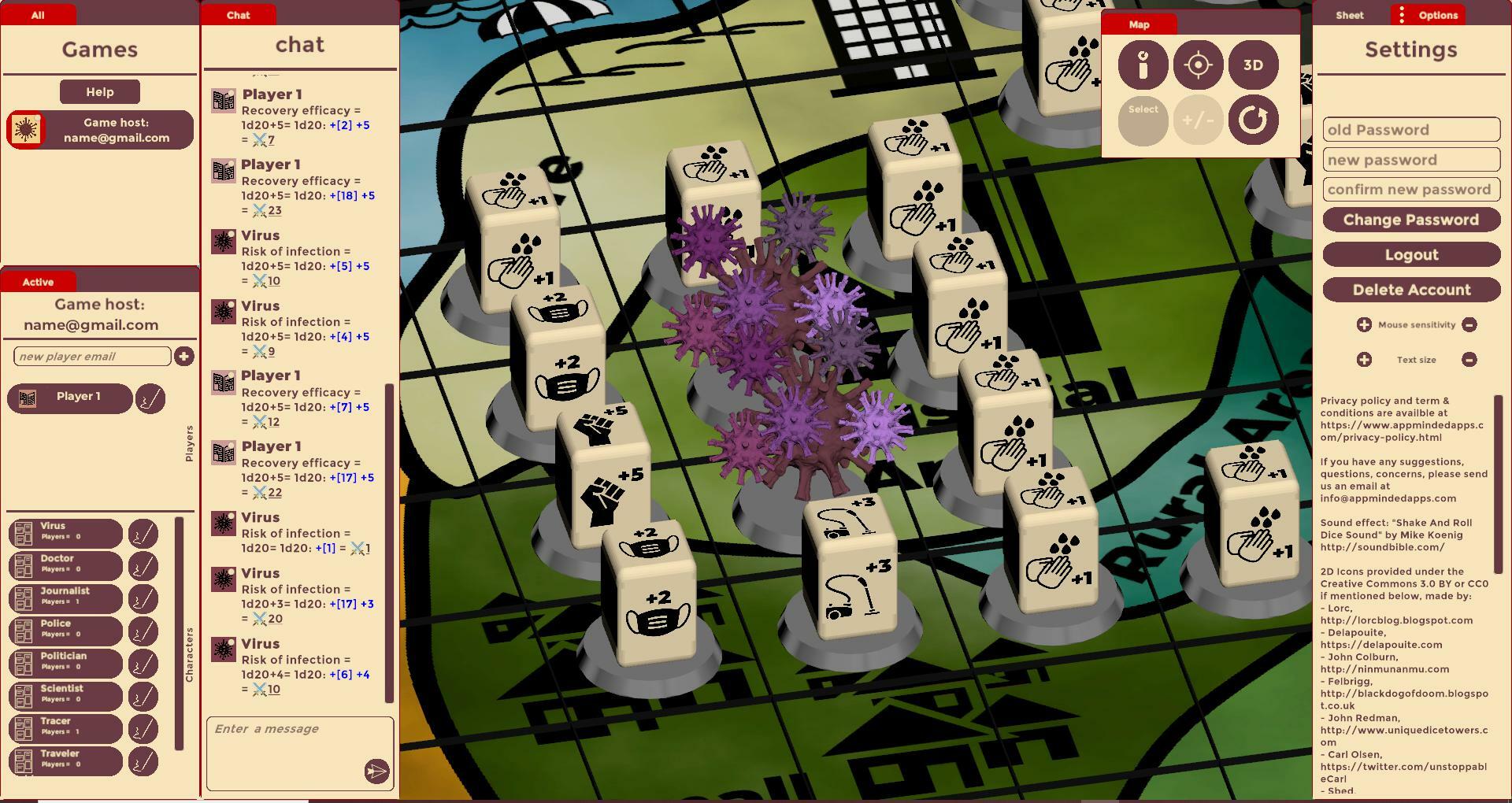1512x803 pixels.
Task: Switch to the Sheet tab
Action: [x=1348, y=14]
